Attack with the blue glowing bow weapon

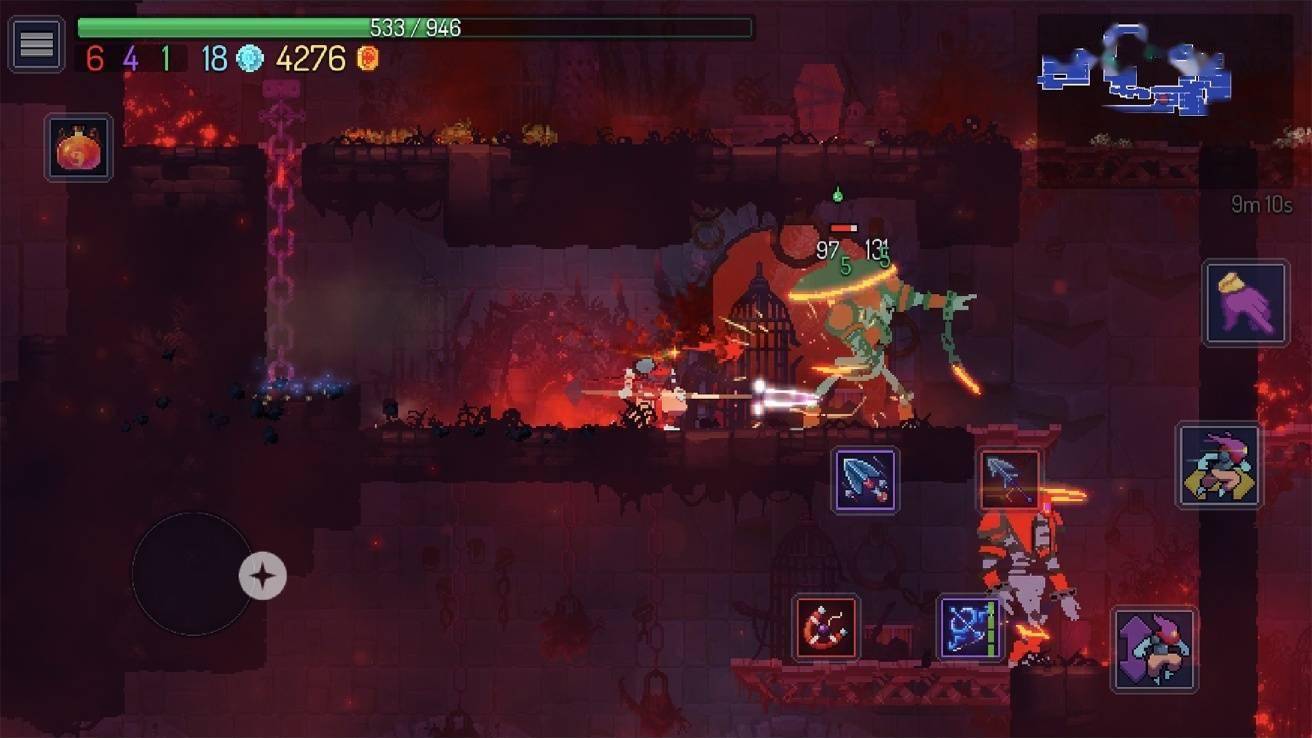pyautogui.click(x=970, y=628)
